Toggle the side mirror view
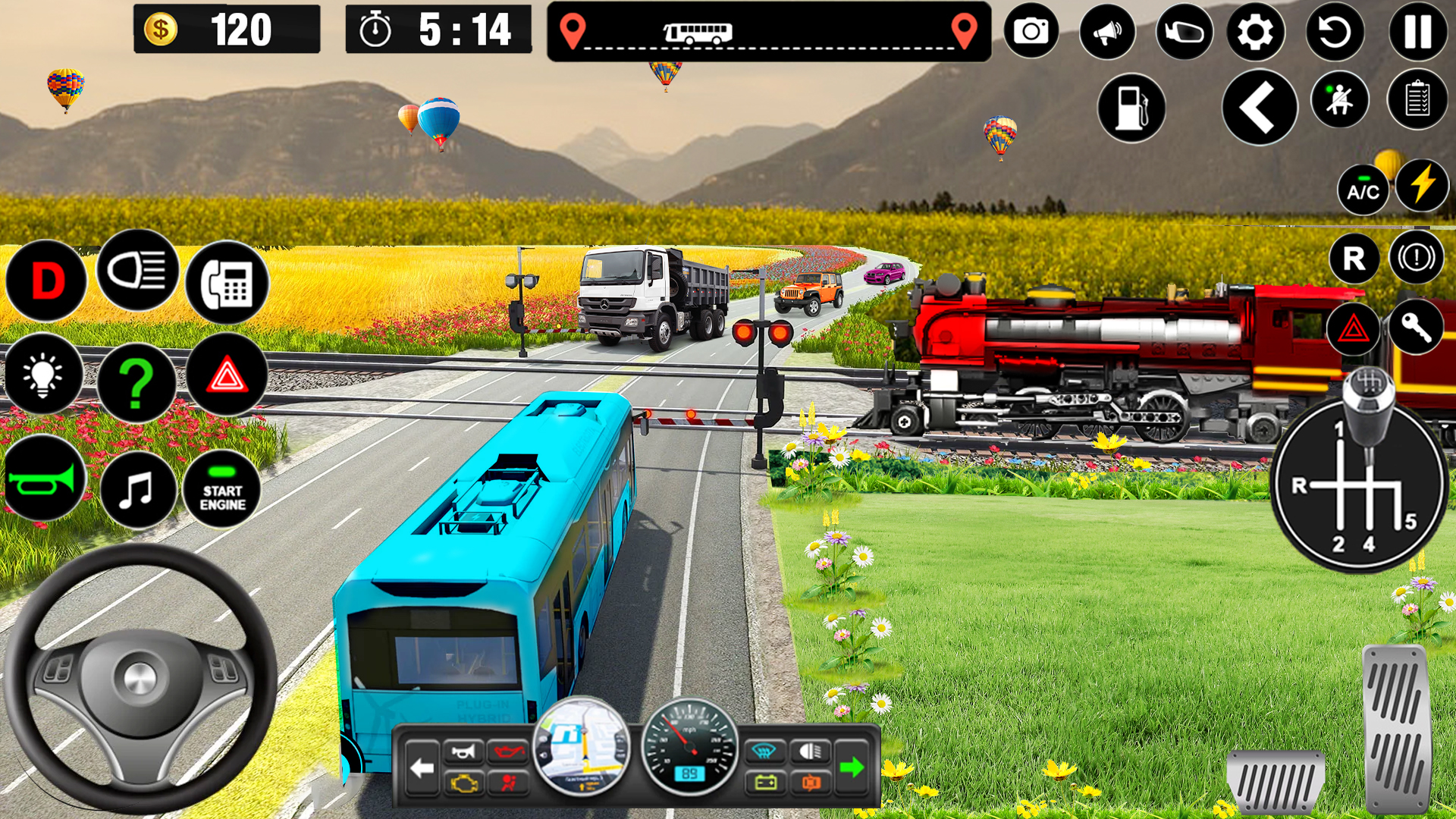This screenshot has width=1456, height=819. 1184,32
